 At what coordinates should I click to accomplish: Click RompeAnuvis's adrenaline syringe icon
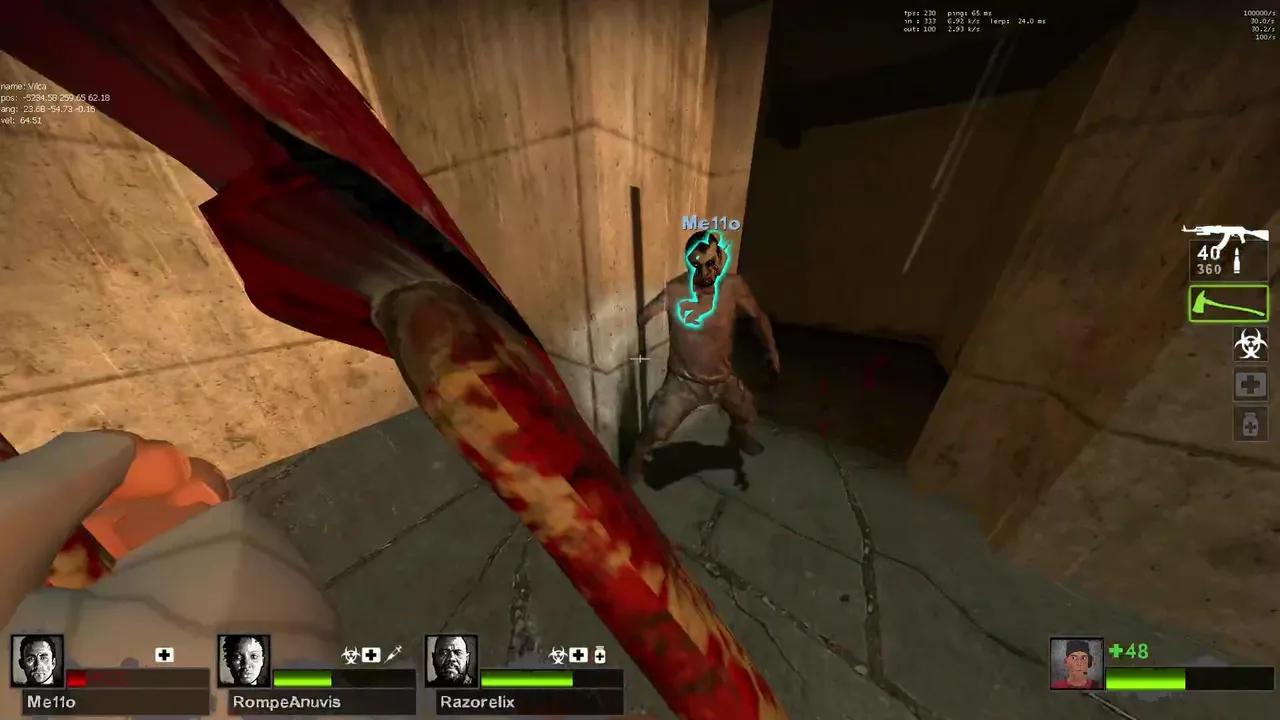(x=394, y=653)
